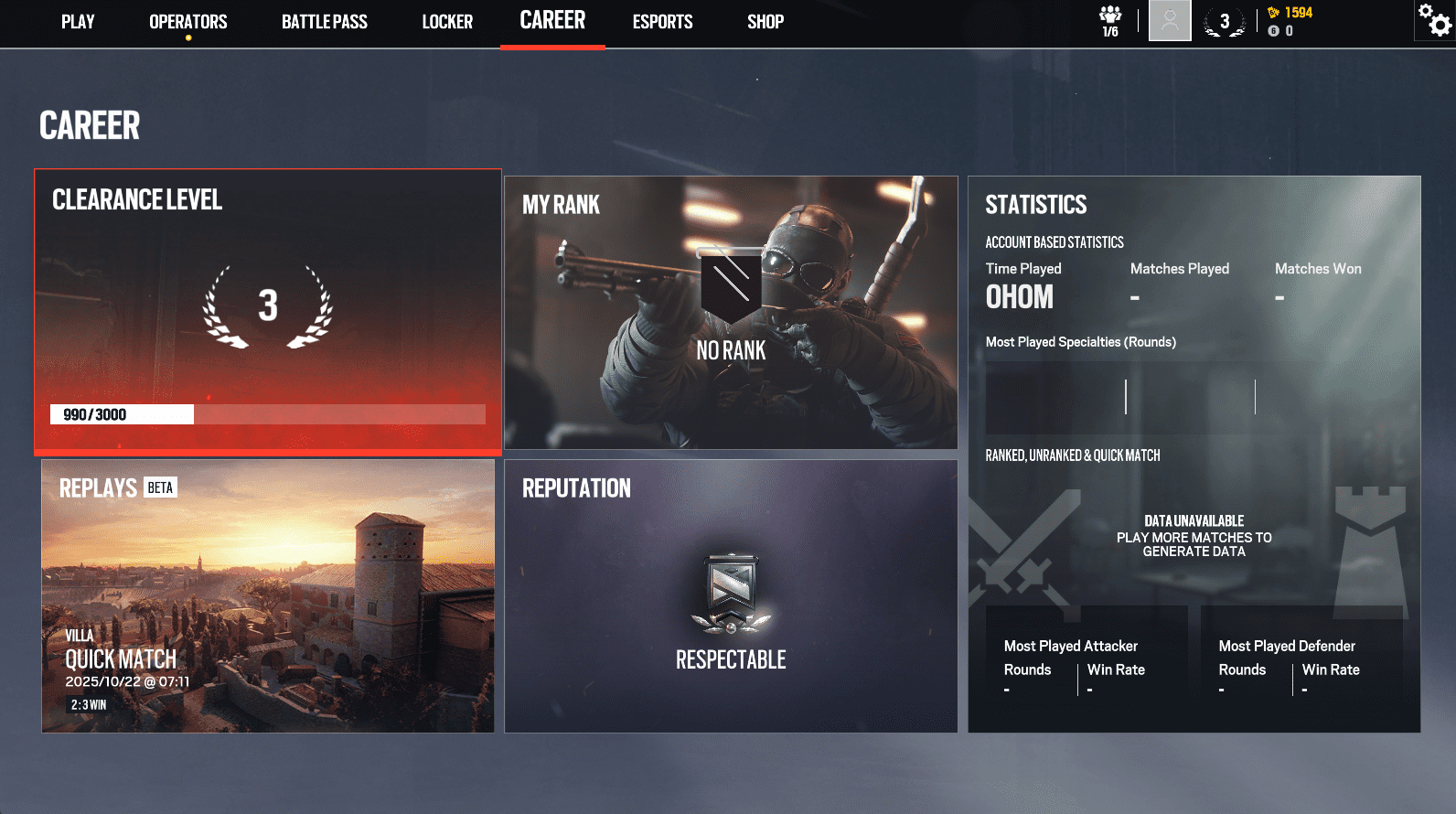1456x814 pixels.
Task: Open the settings gear icon
Action: [x=1434, y=20]
